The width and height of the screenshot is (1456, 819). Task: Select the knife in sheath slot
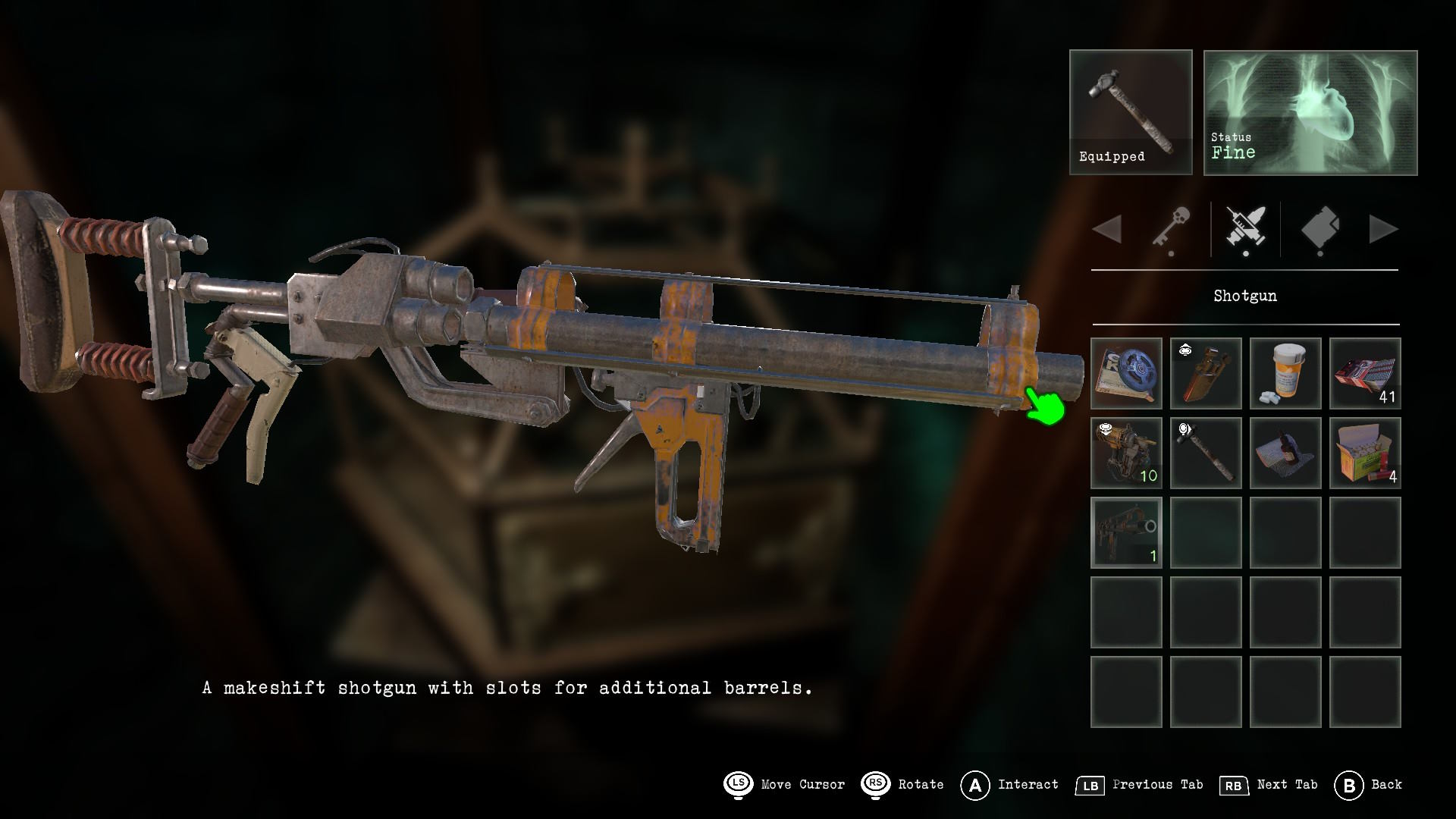point(1206,373)
